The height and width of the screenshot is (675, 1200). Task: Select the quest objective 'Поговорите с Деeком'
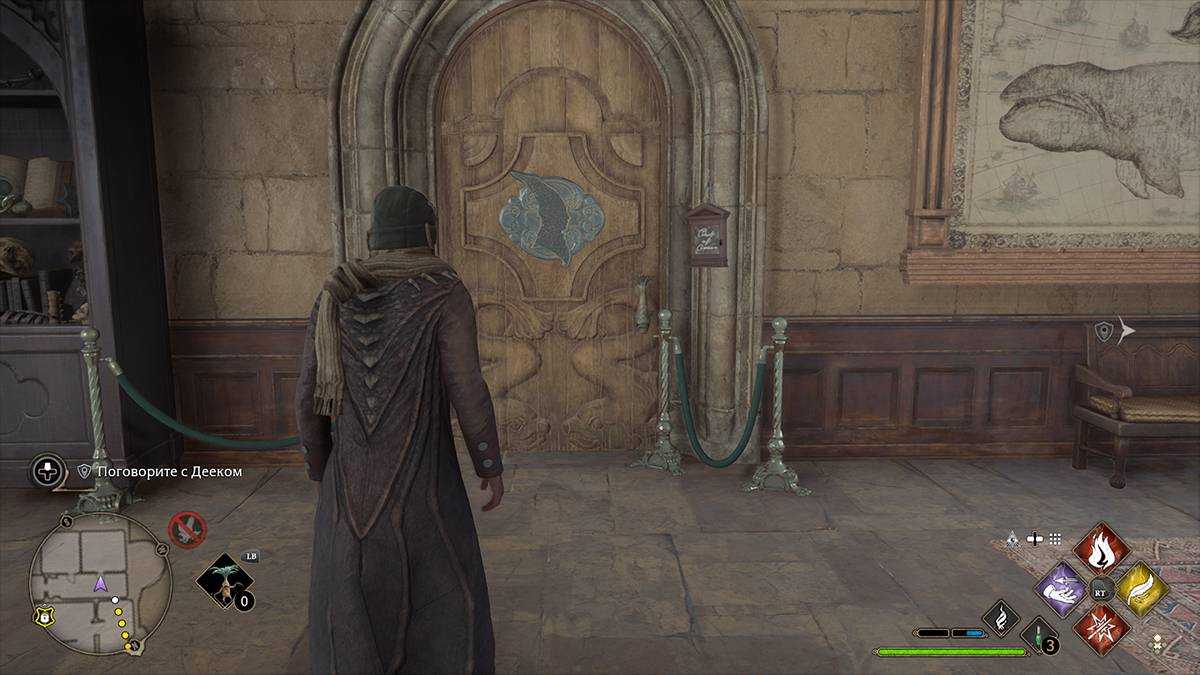[168, 471]
